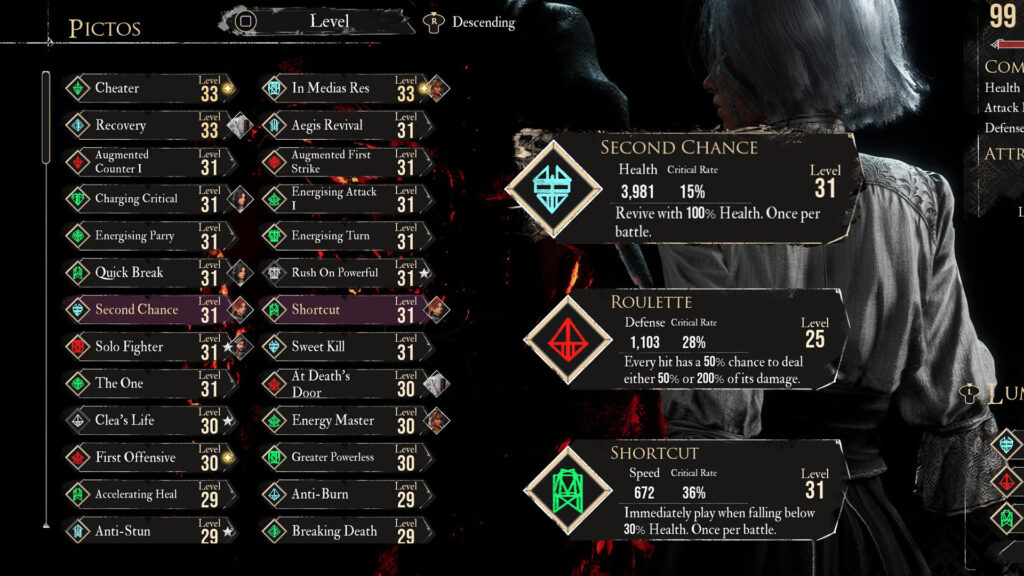Screen dimensions: 1024x576
Task: Select the Energising Parry picto
Action: 150,236
